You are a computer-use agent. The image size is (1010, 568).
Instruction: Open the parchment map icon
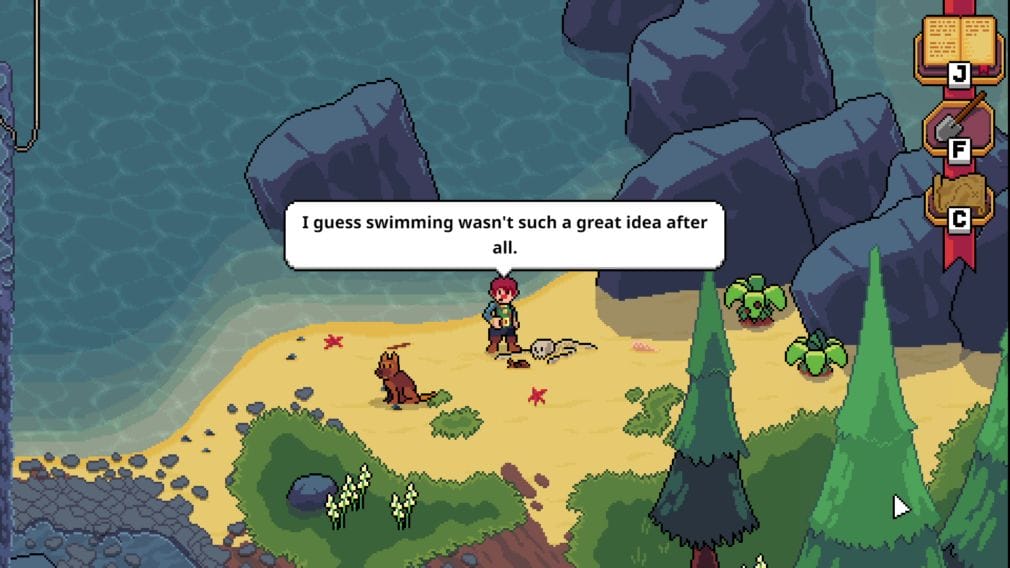click(958, 197)
